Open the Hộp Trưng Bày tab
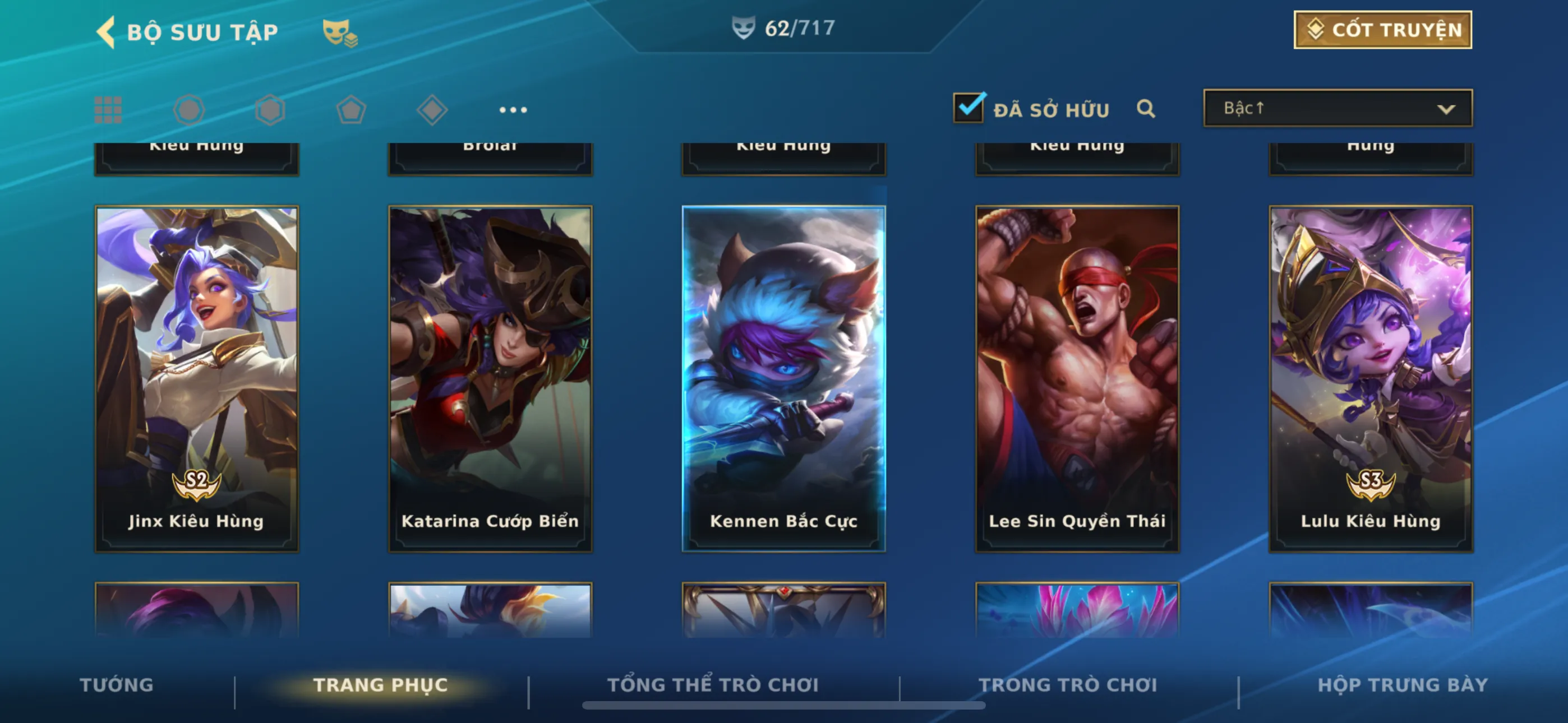This screenshot has height=723, width=1568. (1403, 685)
